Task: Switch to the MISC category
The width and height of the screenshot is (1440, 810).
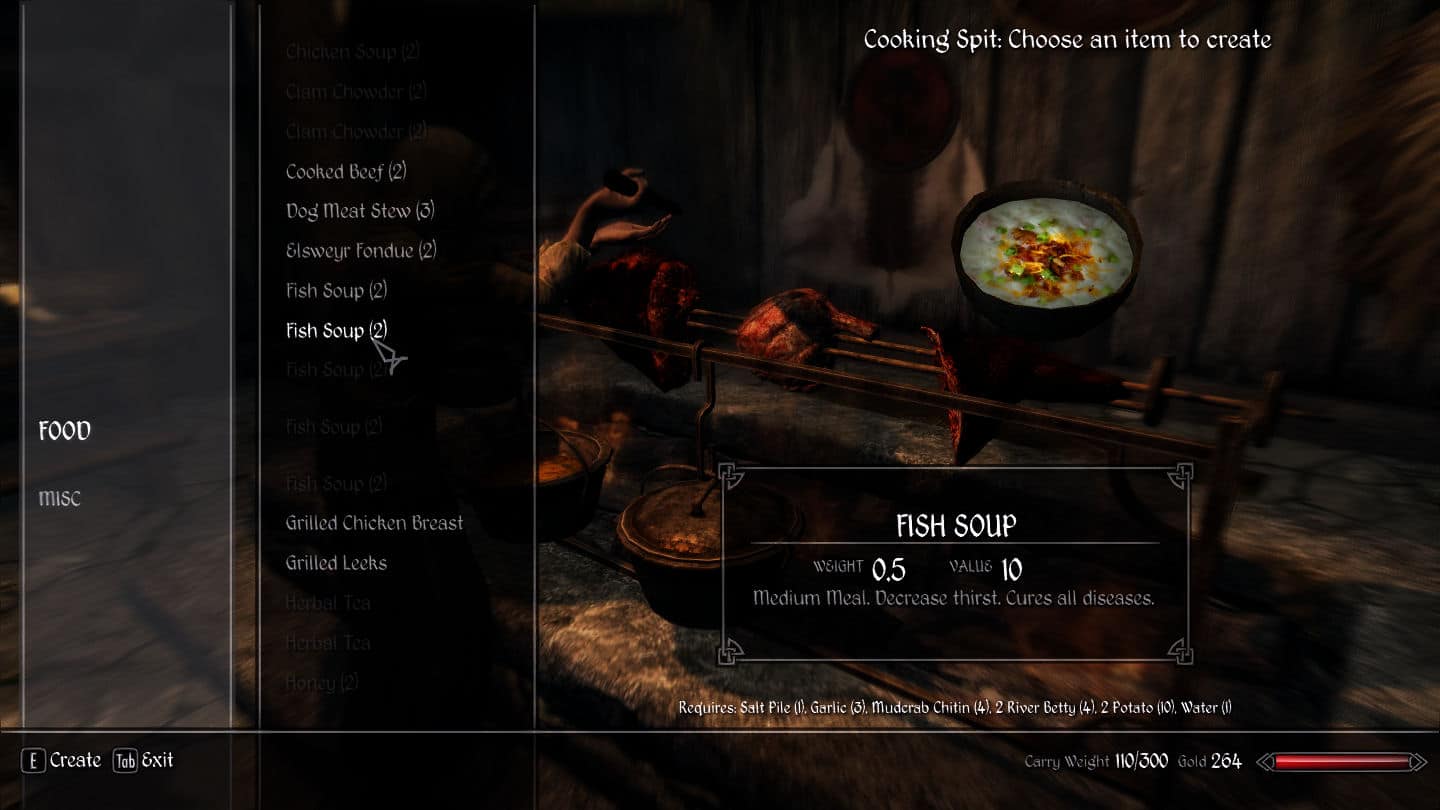Action: [60, 498]
